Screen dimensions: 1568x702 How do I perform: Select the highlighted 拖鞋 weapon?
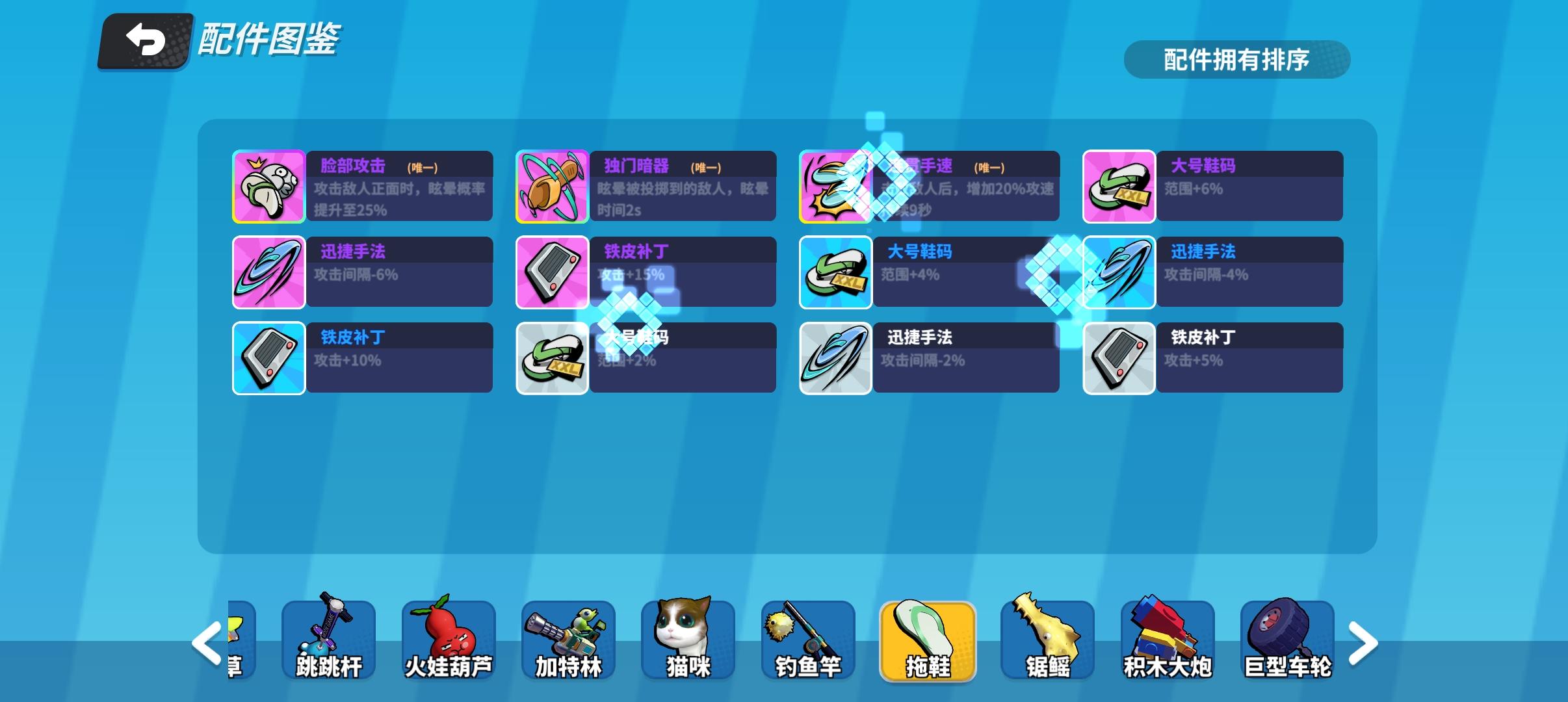pos(928,640)
